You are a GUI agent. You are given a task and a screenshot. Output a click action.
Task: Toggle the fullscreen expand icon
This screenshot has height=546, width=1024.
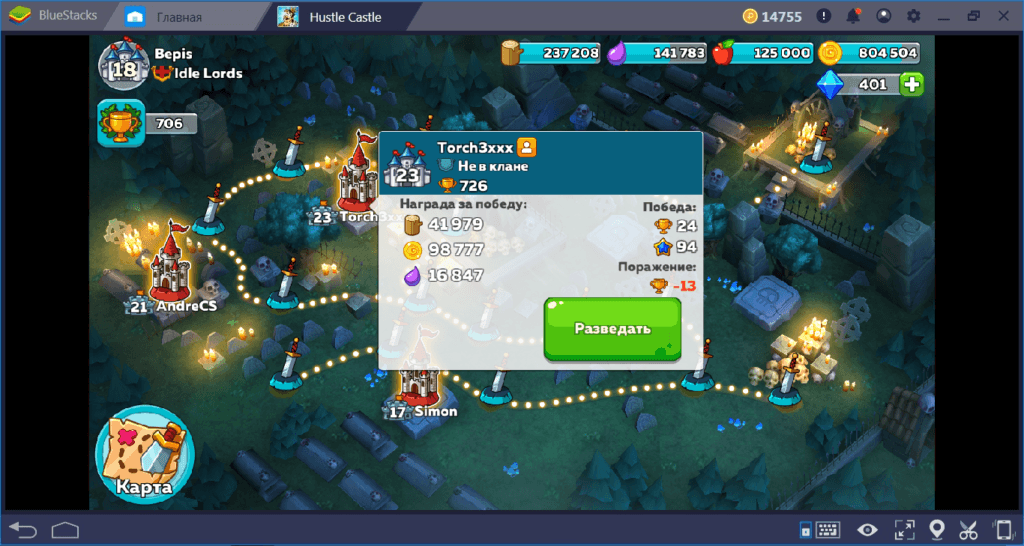tap(904, 529)
